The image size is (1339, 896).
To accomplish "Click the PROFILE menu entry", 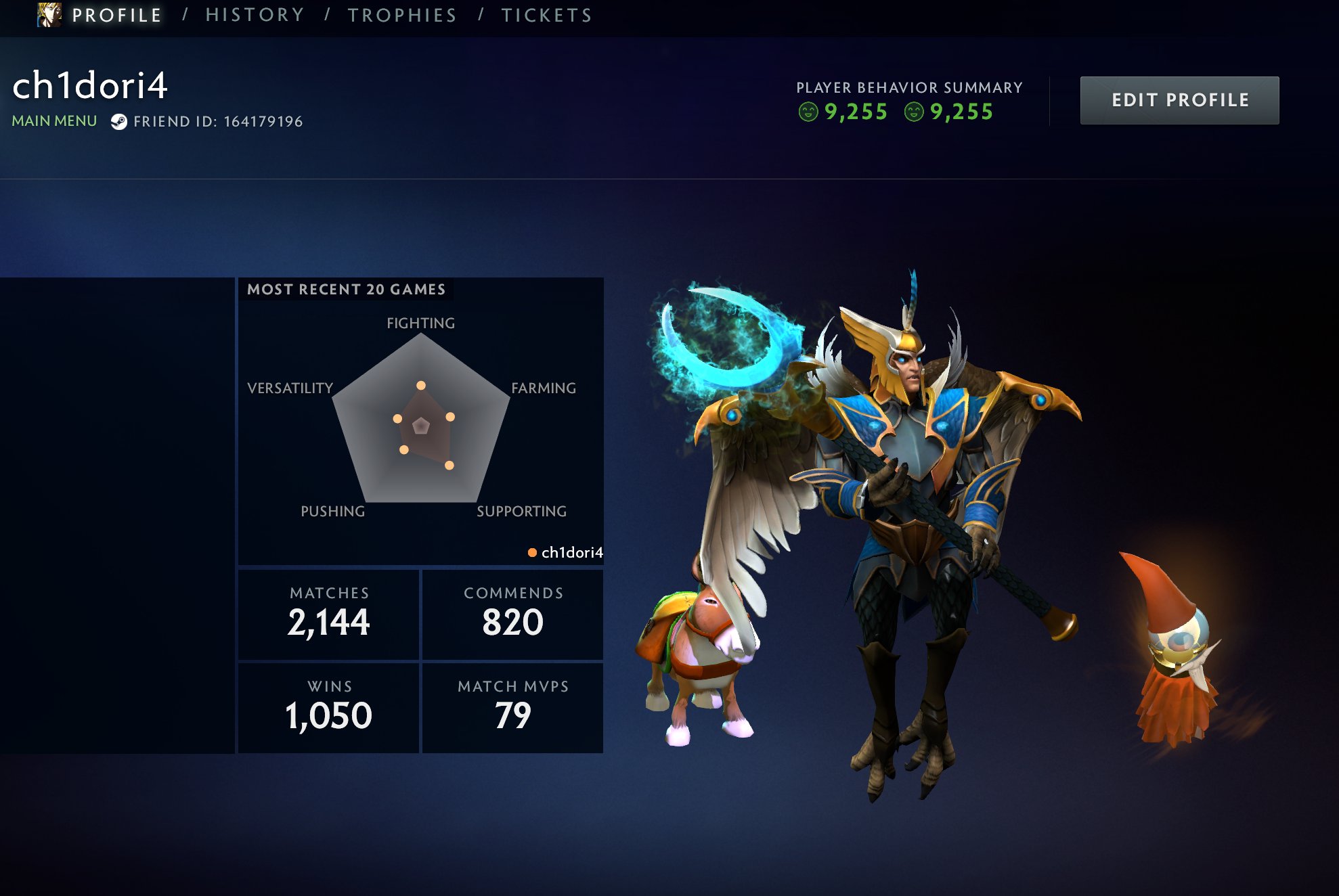I will [116, 14].
